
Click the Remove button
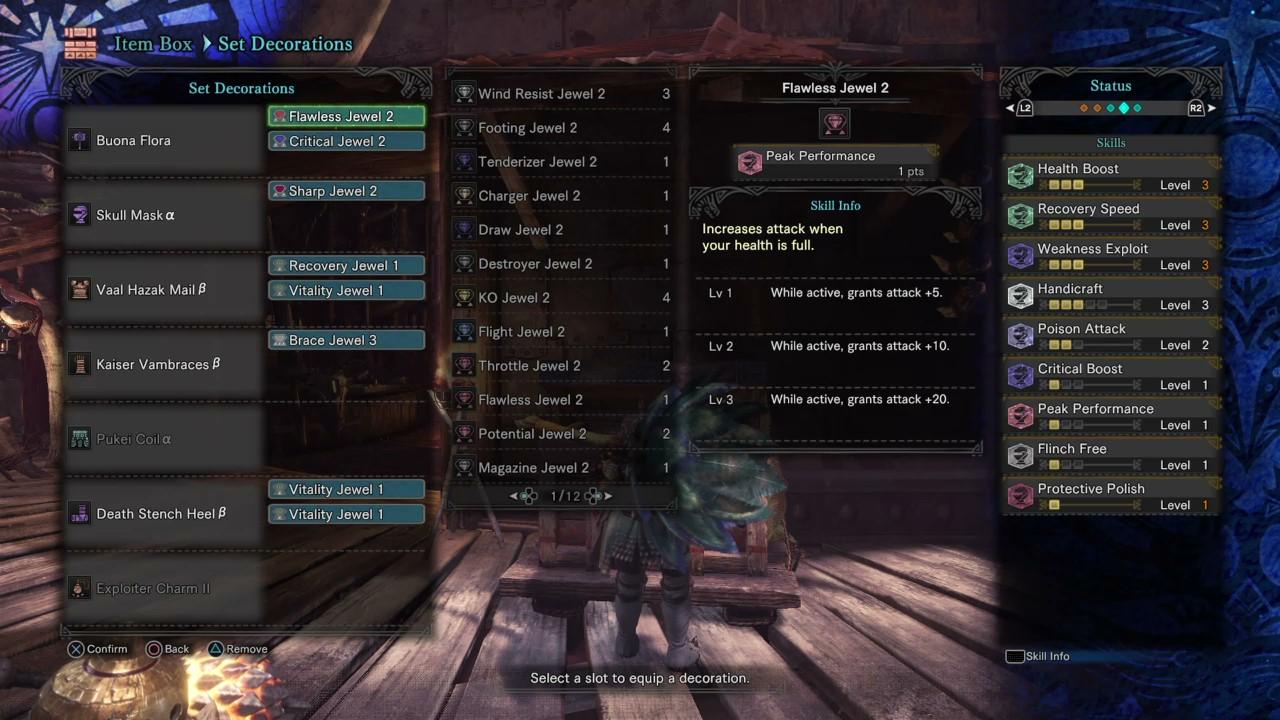(x=237, y=648)
